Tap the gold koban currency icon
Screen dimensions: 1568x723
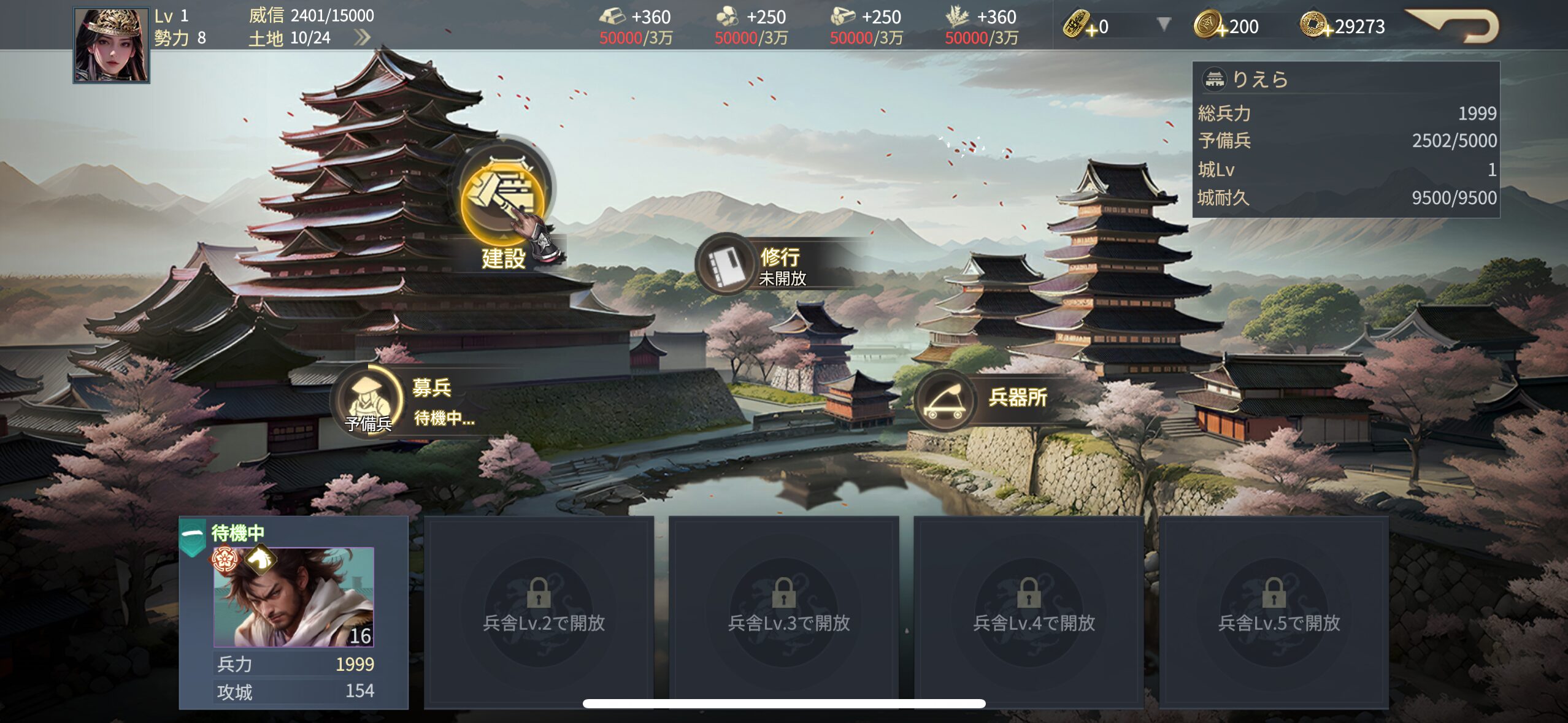coord(1077,26)
